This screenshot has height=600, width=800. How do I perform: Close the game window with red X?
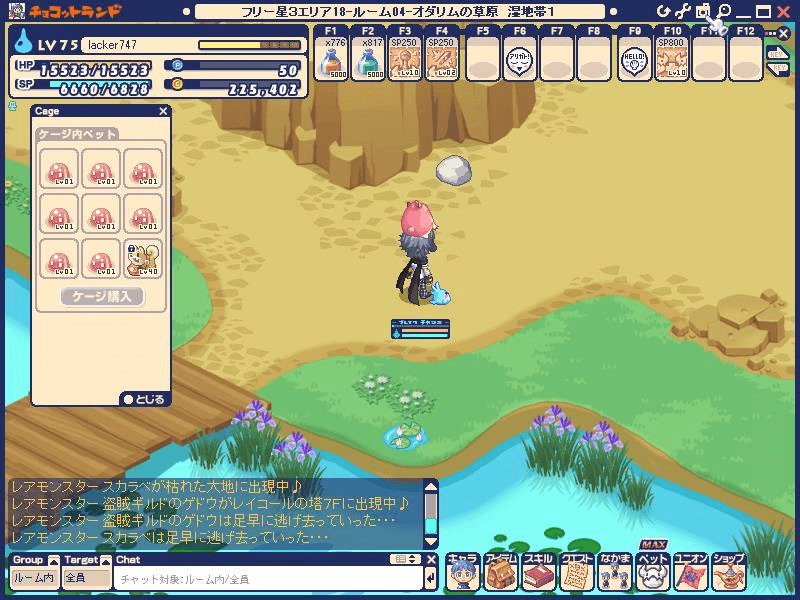coord(782,11)
